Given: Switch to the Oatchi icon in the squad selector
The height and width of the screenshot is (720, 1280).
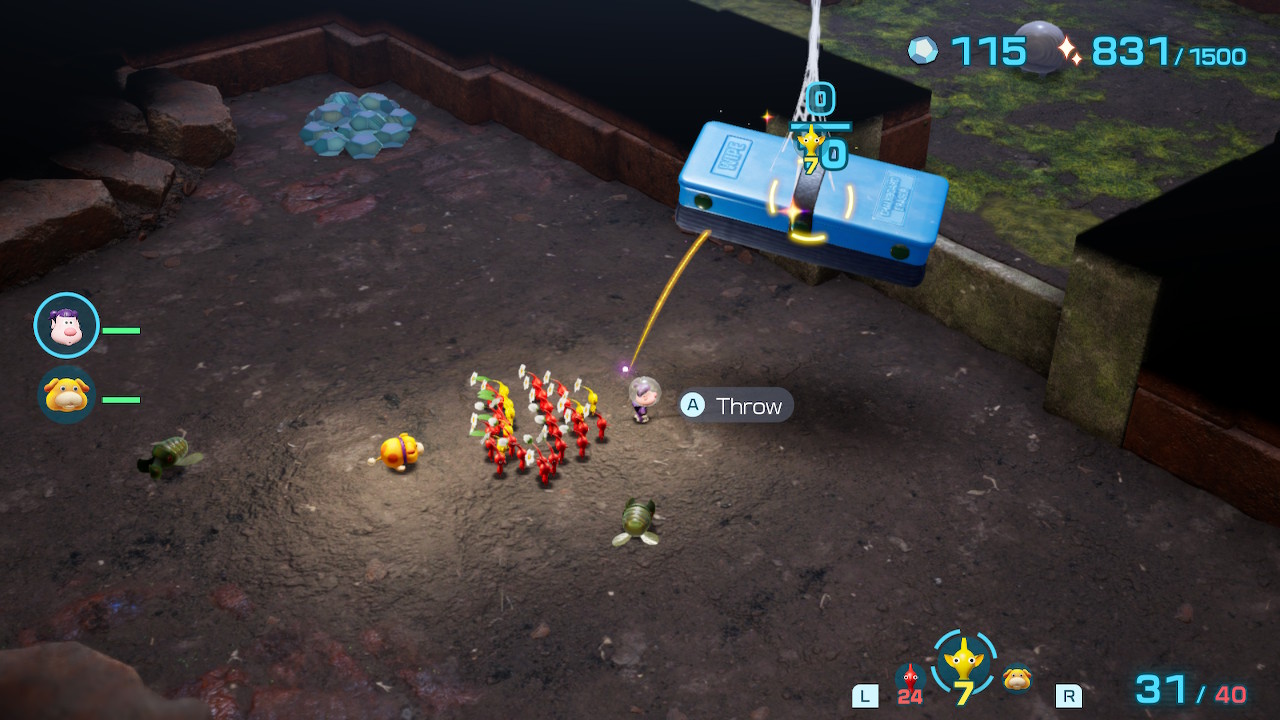Looking at the screenshot, I should [x=1017, y=678].
